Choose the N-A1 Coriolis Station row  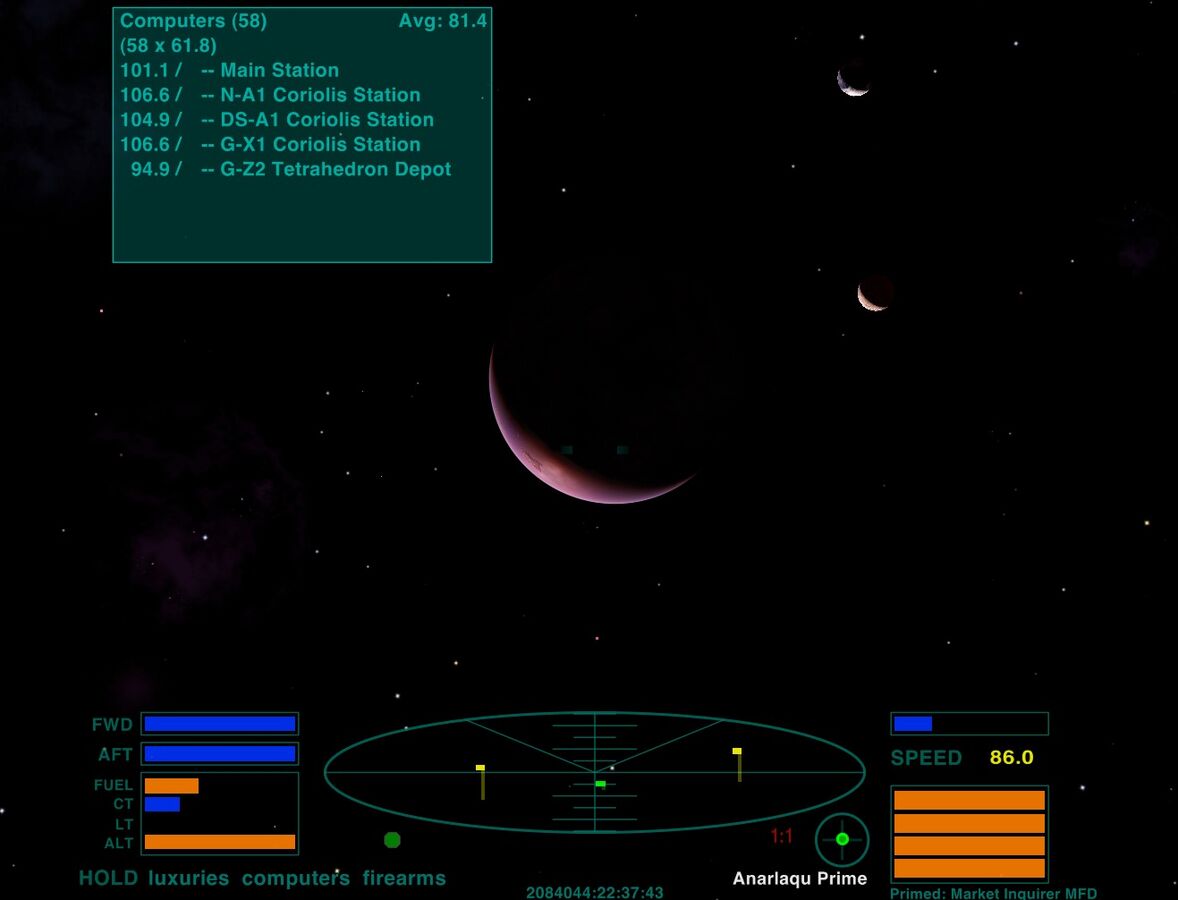270,95
